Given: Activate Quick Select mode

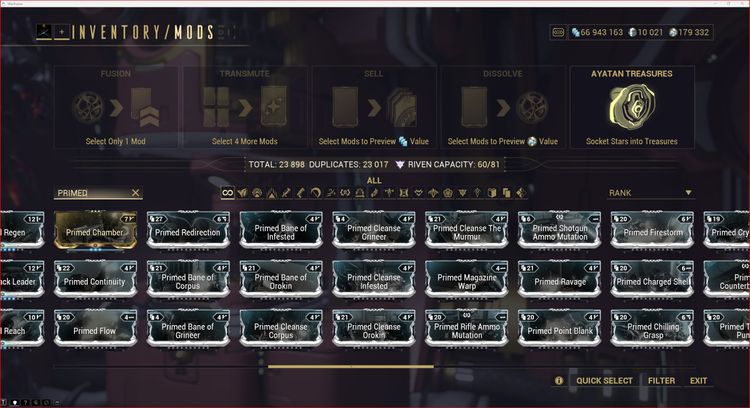Looking at the screenshot, I should tap(604, 381).
